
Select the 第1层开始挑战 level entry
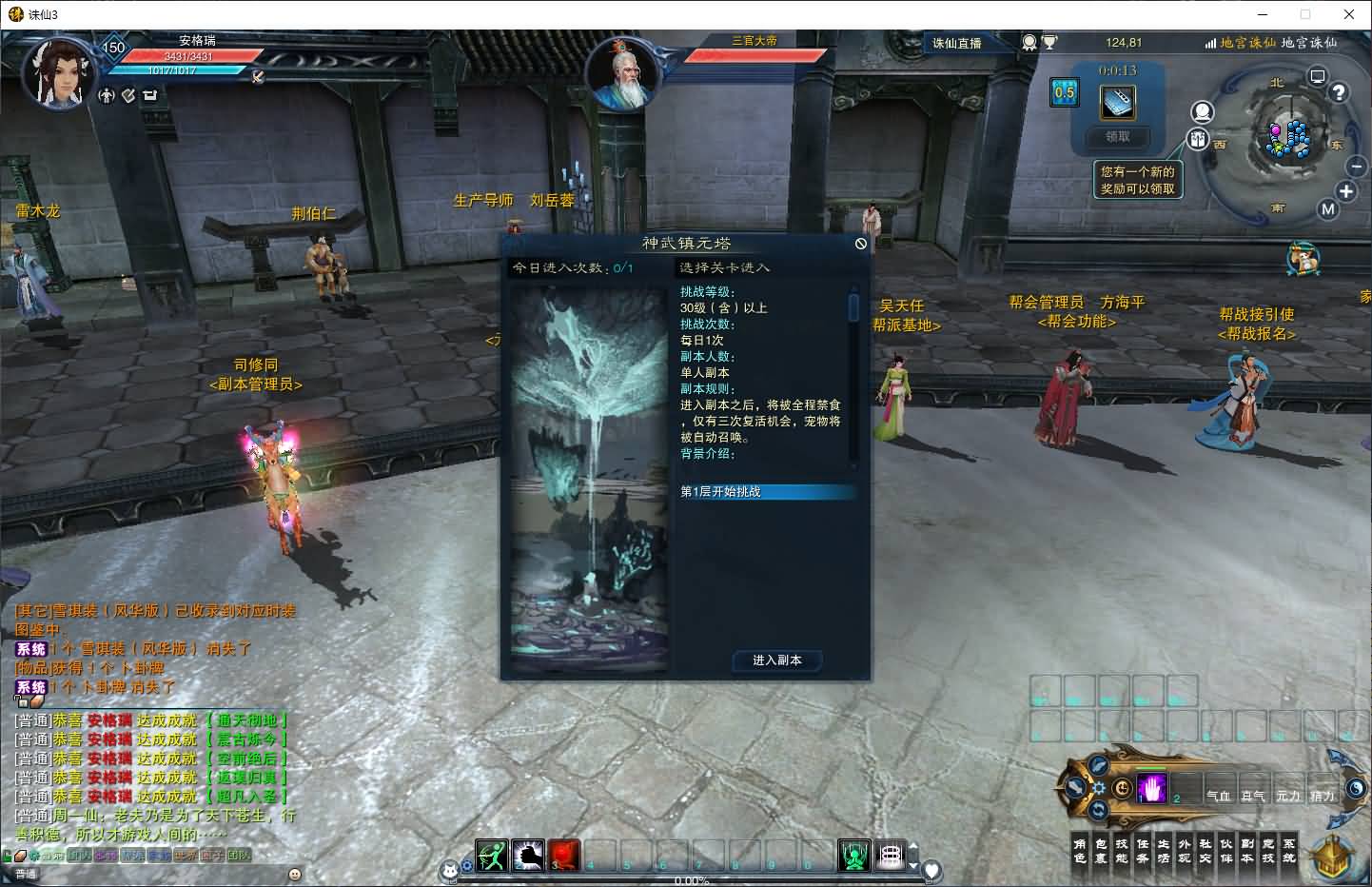point(766,492)
